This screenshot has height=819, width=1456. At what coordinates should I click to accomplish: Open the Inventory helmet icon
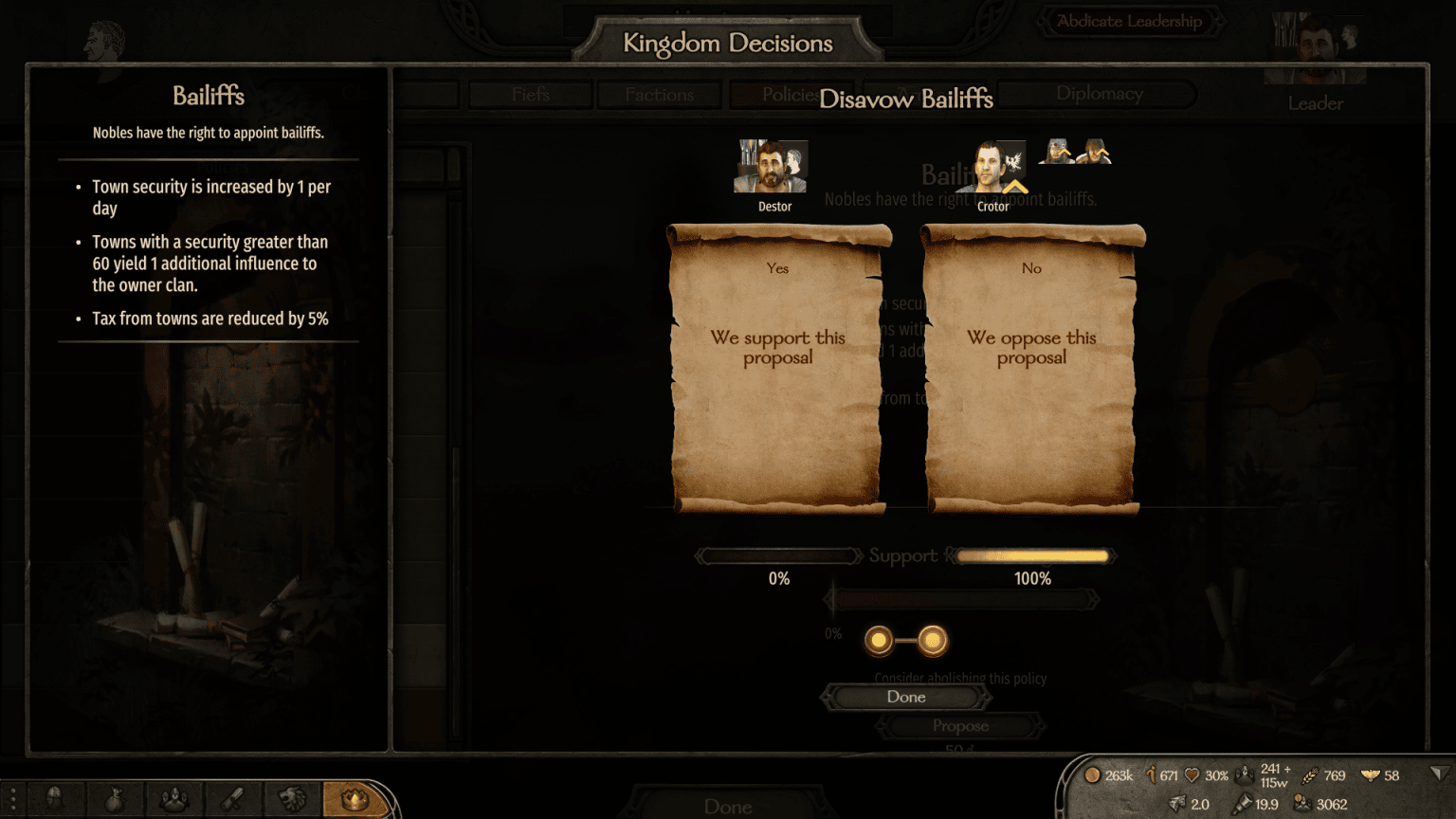coord(55,800)
